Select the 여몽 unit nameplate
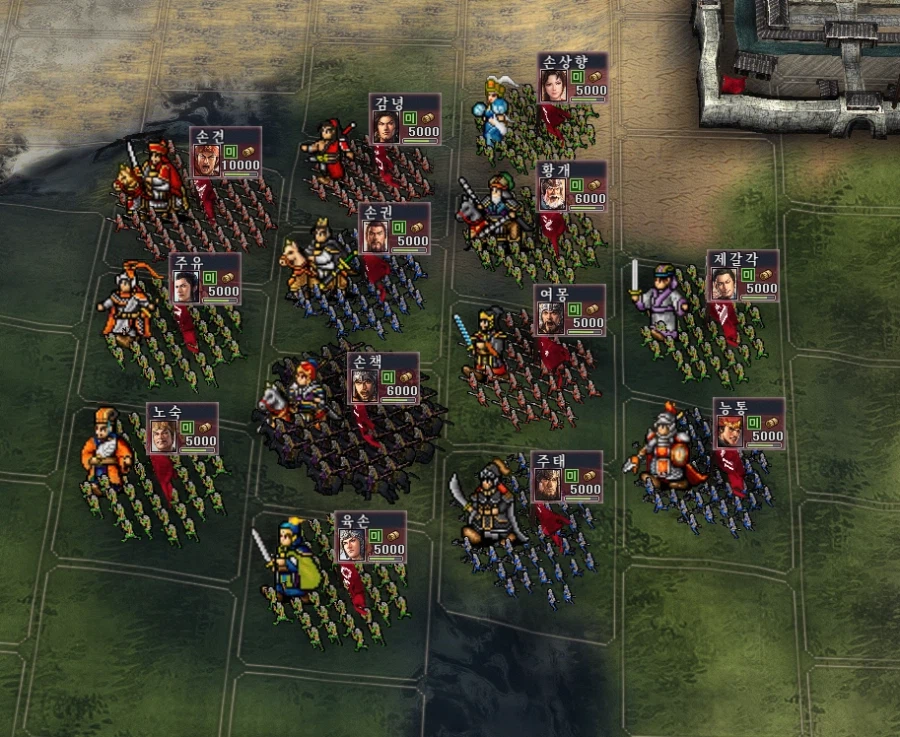 (569, 310)
